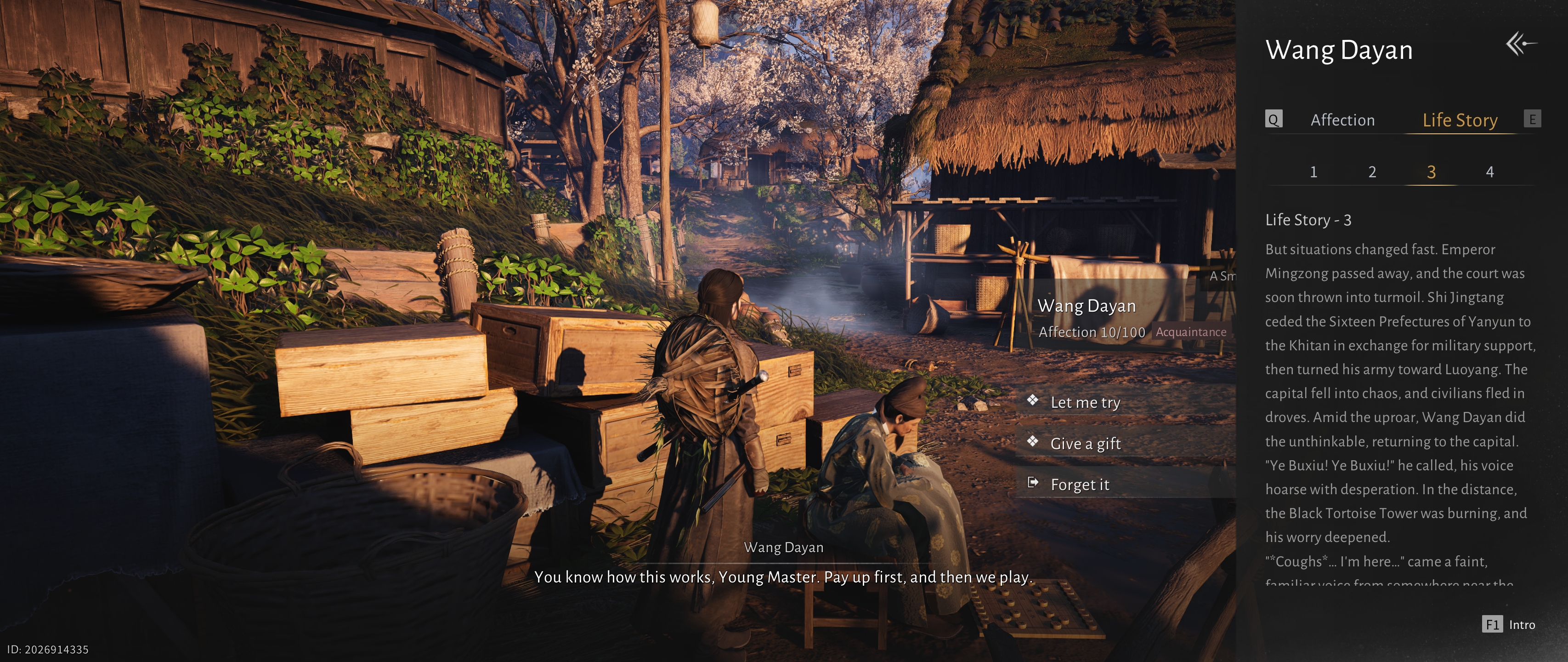The image size is (1568, 662).
Task: Select the "Give a gift" option
Action: (1085, 444)
